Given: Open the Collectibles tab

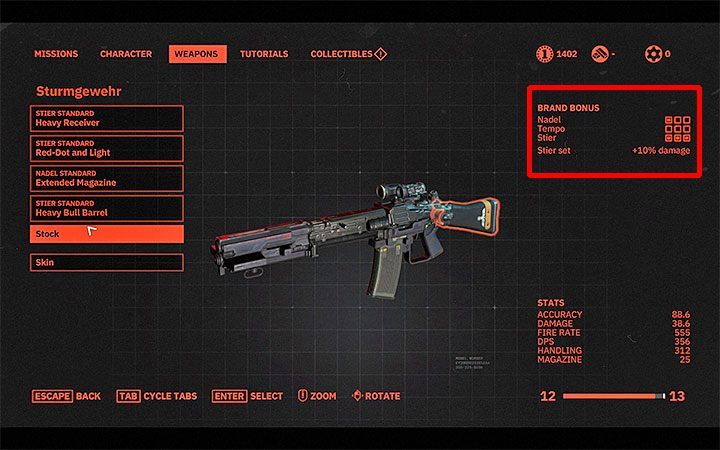Looking at the screenshot, I should [348, 54].
